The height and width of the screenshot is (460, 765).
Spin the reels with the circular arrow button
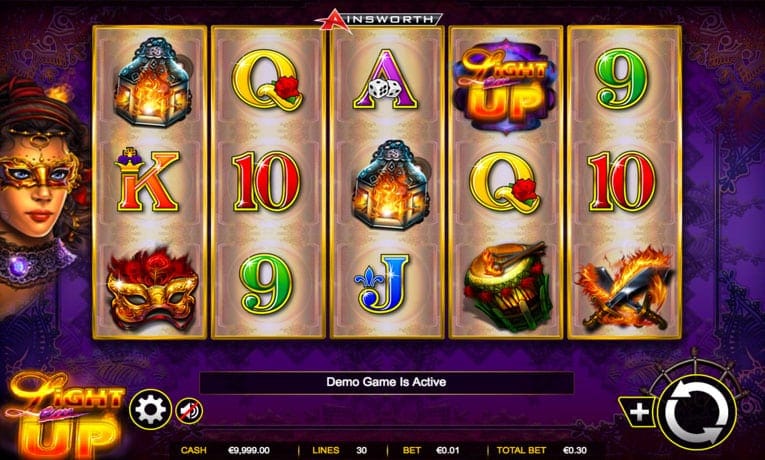click(696, 410)
